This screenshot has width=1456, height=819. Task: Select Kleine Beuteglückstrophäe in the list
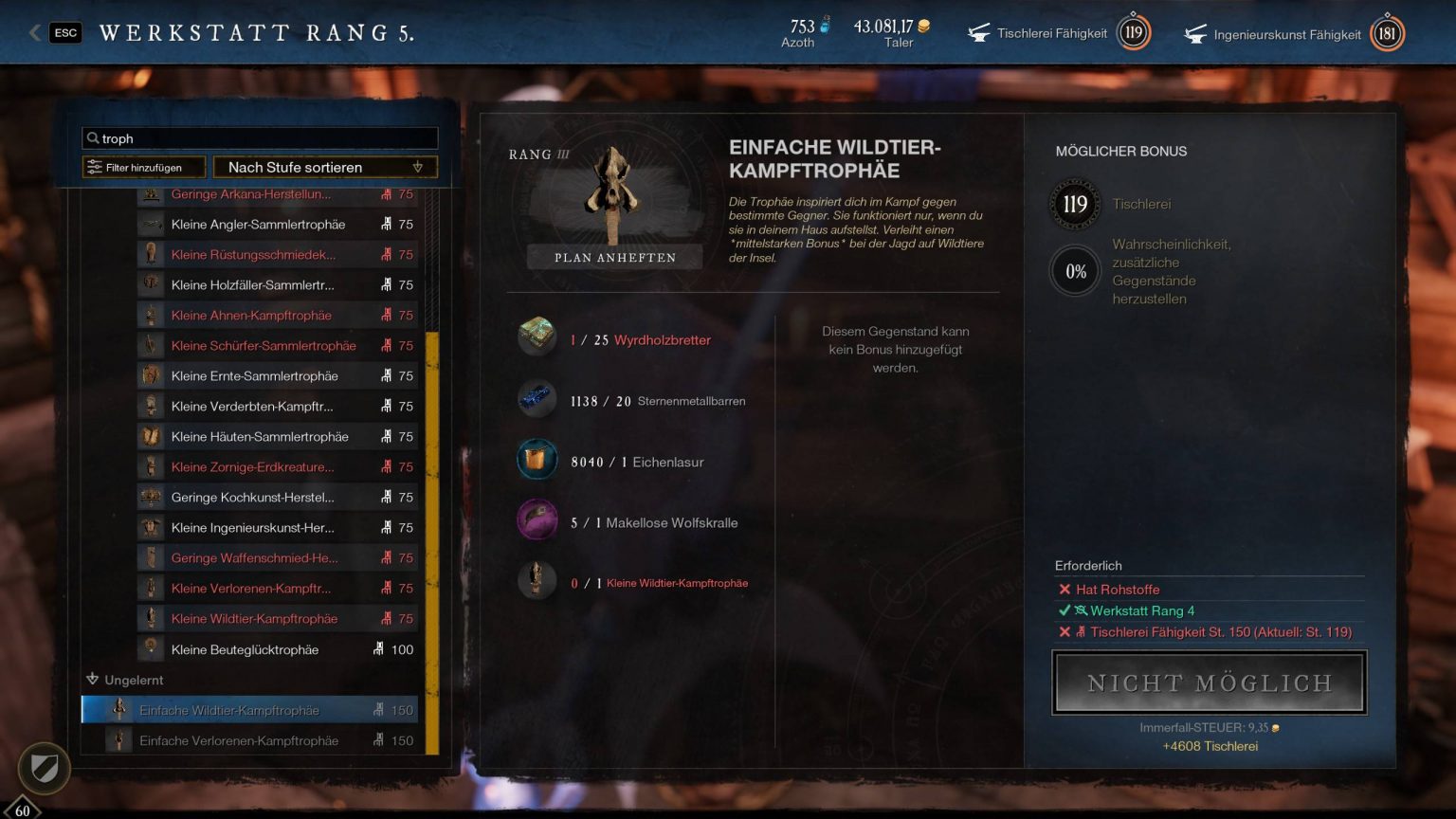(x=248, y=649)
